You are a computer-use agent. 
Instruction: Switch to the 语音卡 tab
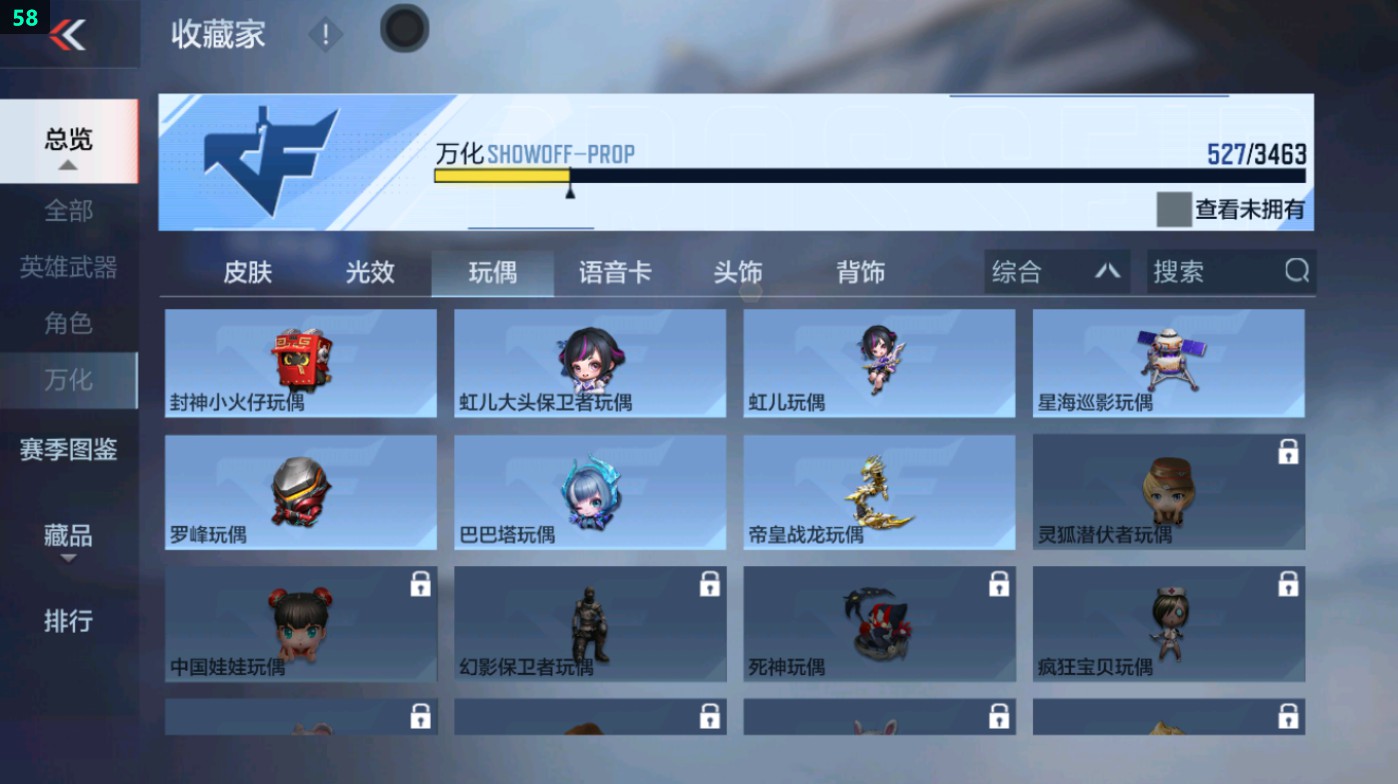point(616,271)
